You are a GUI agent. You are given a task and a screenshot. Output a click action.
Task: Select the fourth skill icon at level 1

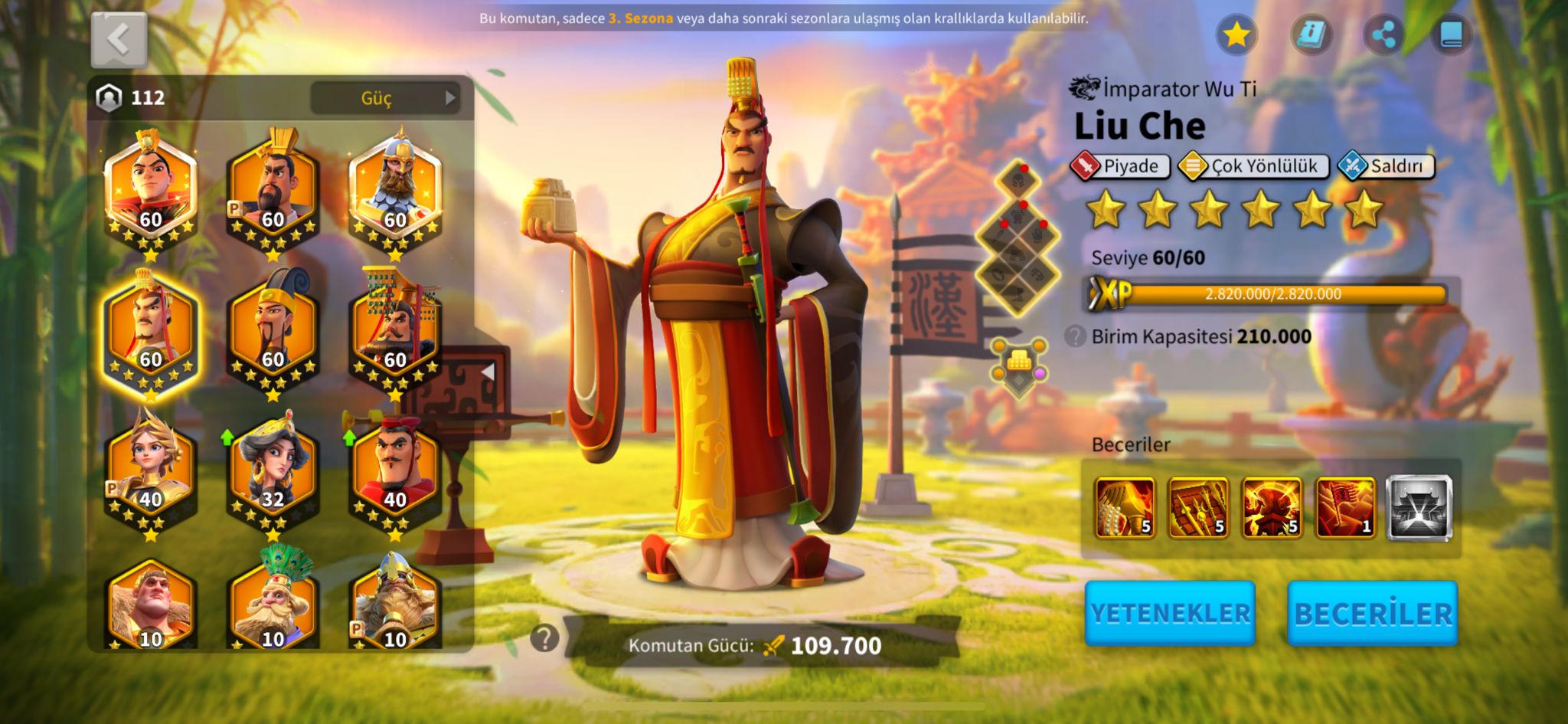pyautogui.click(x=1344, y=507)
